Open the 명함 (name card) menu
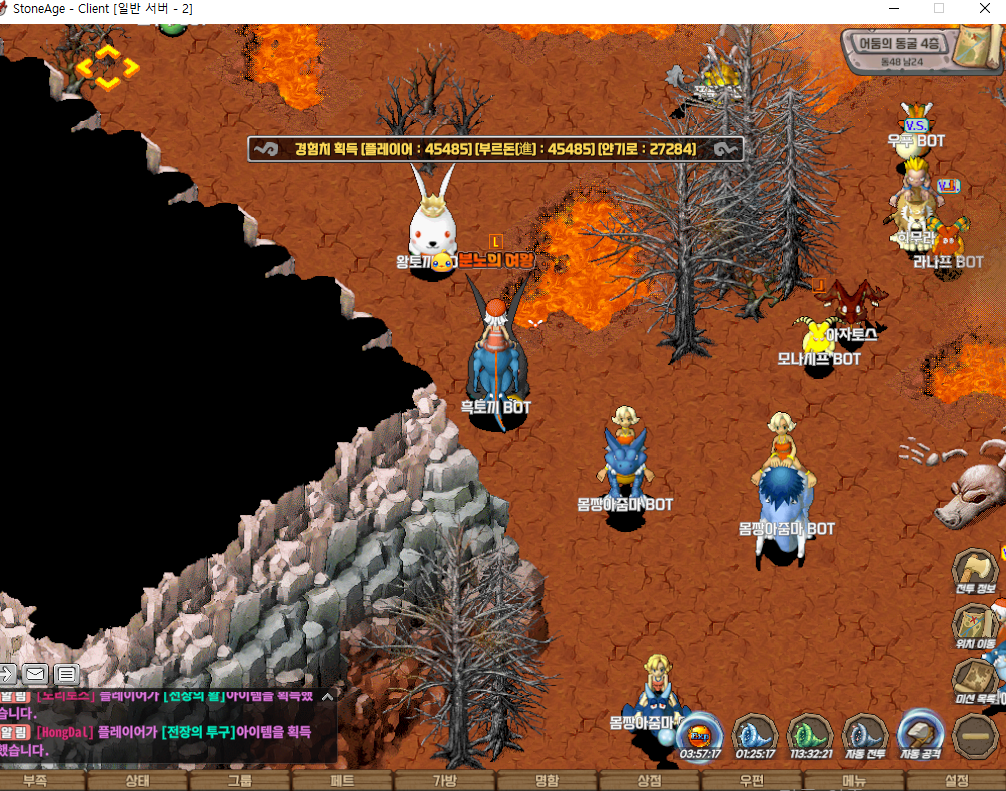 coord(547,781)
